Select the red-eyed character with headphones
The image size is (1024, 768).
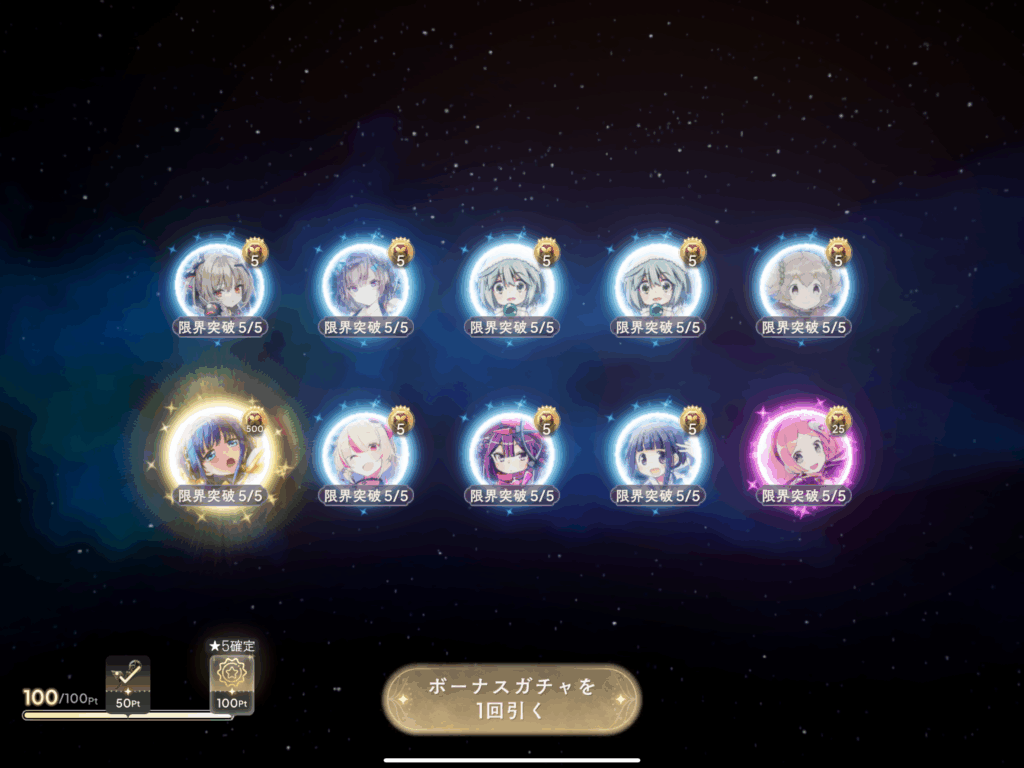coord(219,285)
